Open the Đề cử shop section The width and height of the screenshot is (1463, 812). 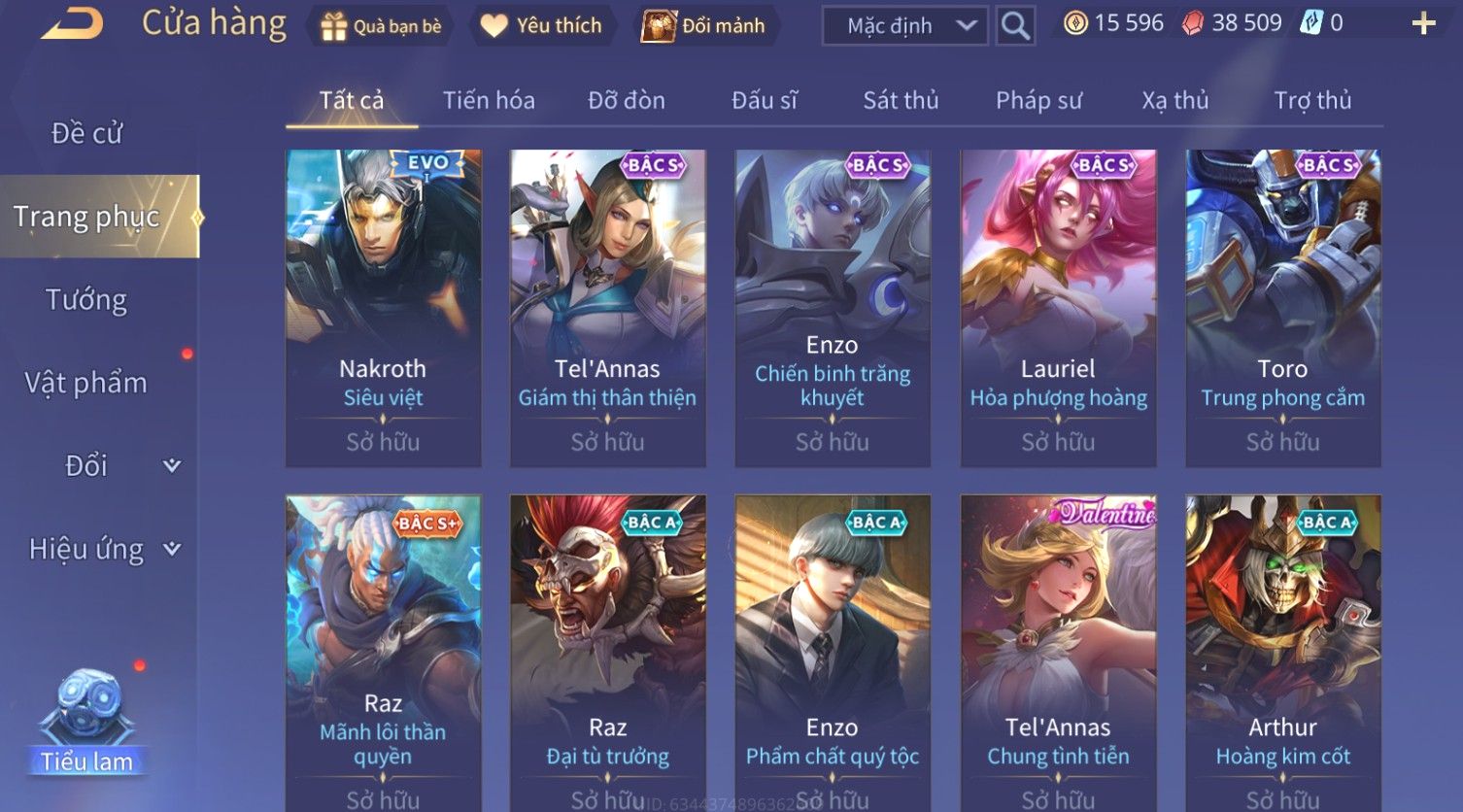pos(87,133)
